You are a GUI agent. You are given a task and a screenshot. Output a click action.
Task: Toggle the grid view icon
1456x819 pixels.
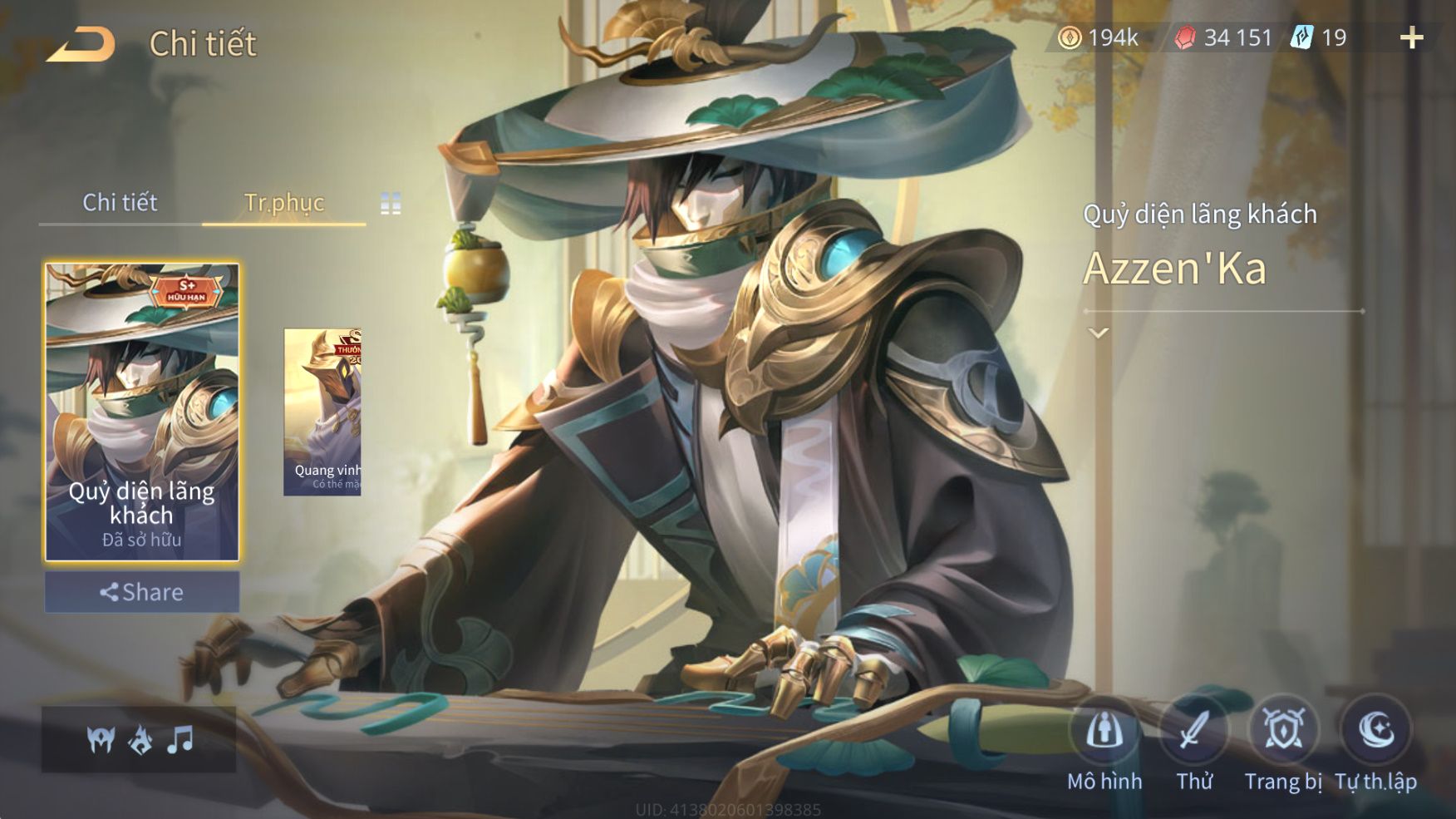(x=391, y=204)
